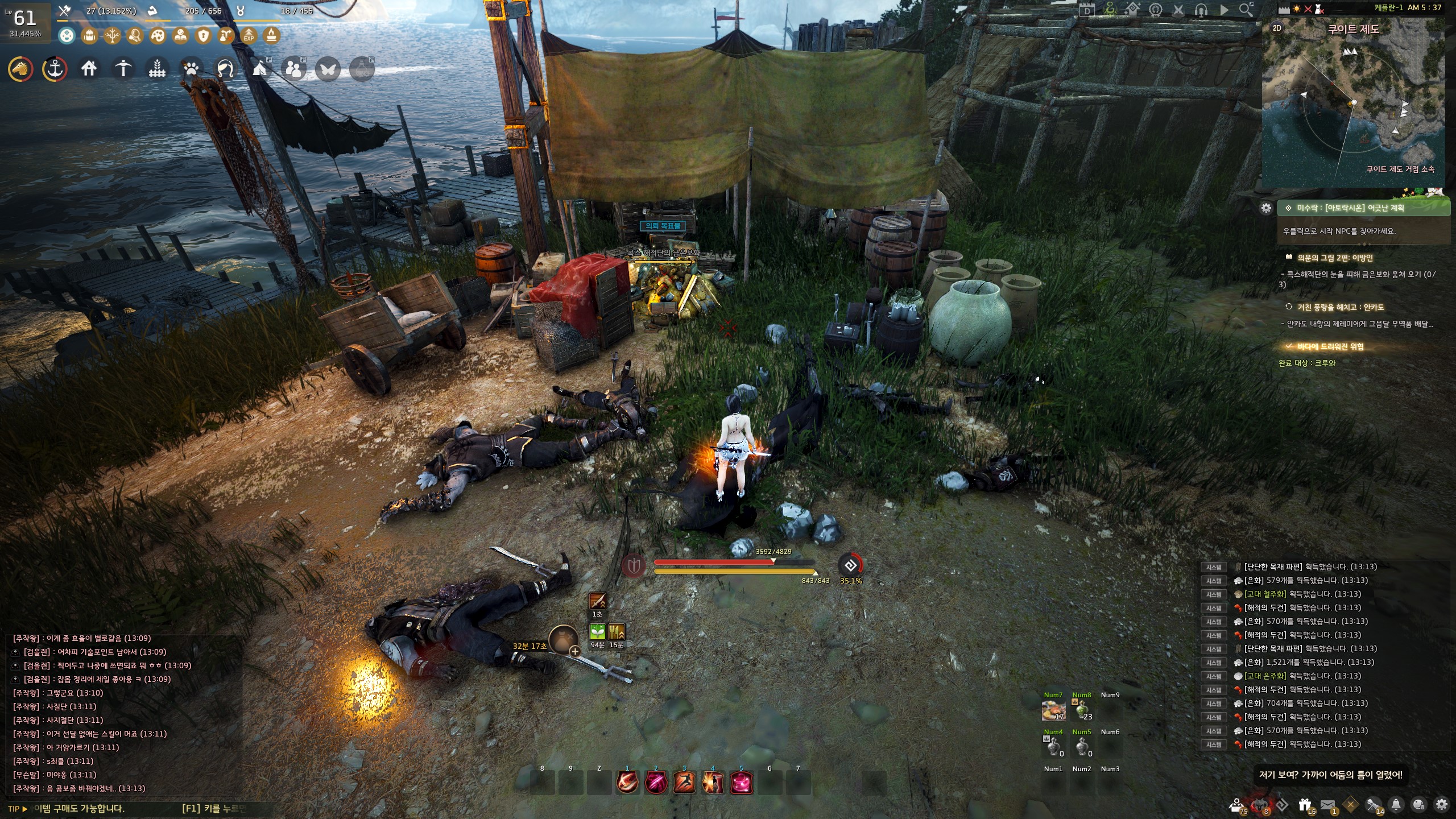
Task: Activate the skill in hotbar slot 1
Action: [x=627, y=783]
